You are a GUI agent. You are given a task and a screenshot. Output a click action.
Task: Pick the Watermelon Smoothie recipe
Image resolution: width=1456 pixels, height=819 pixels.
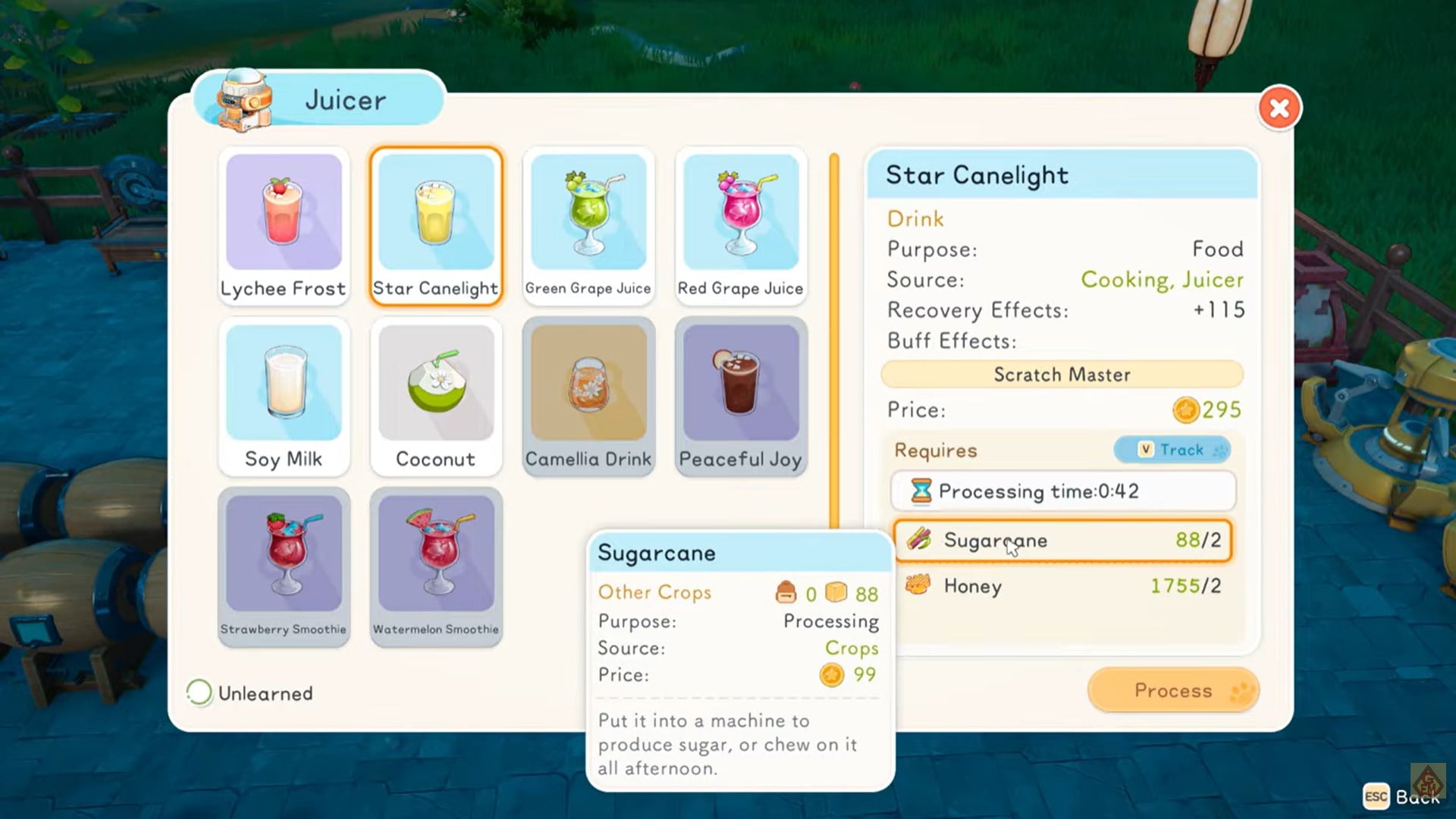coord(436,566)
